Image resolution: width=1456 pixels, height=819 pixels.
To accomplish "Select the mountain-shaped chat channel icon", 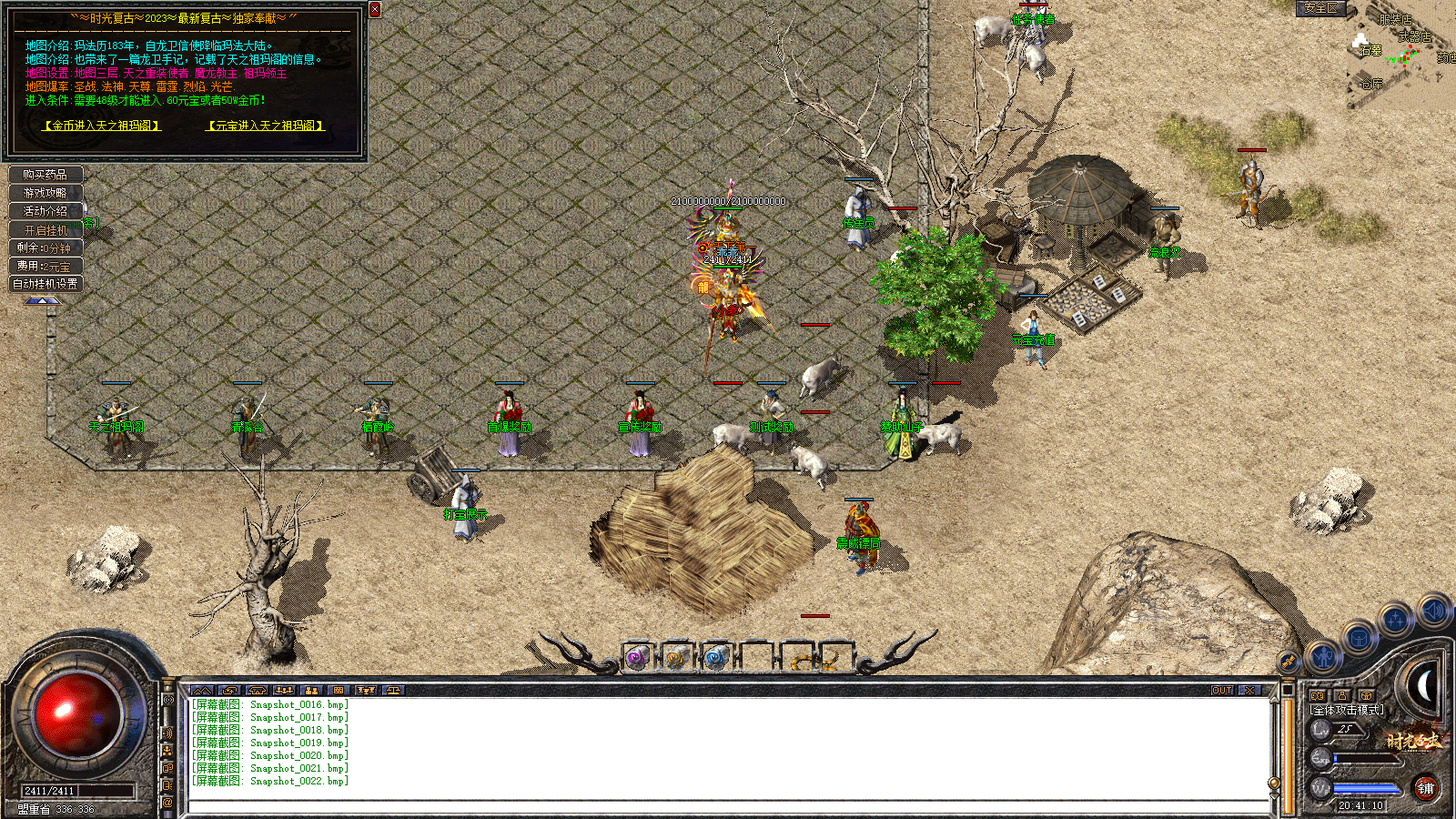I will point(202,691).
